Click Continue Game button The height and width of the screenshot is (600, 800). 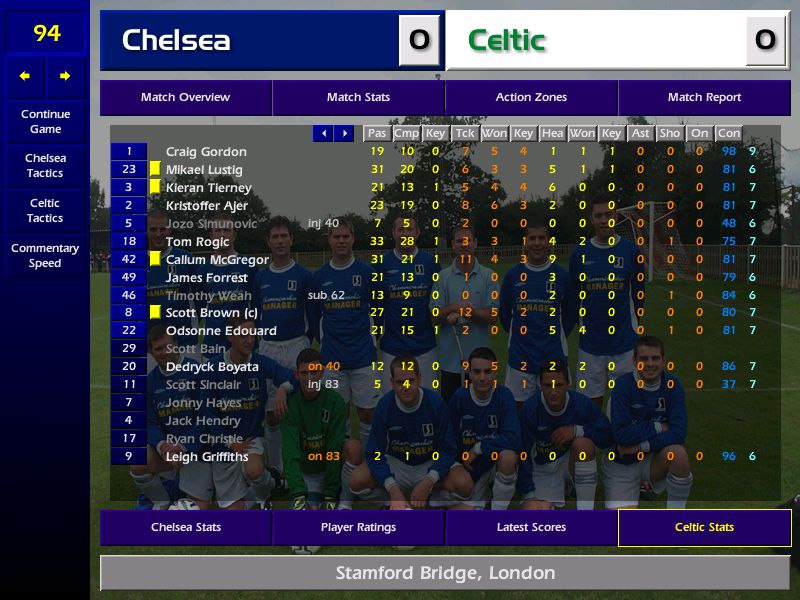[45, 121]
